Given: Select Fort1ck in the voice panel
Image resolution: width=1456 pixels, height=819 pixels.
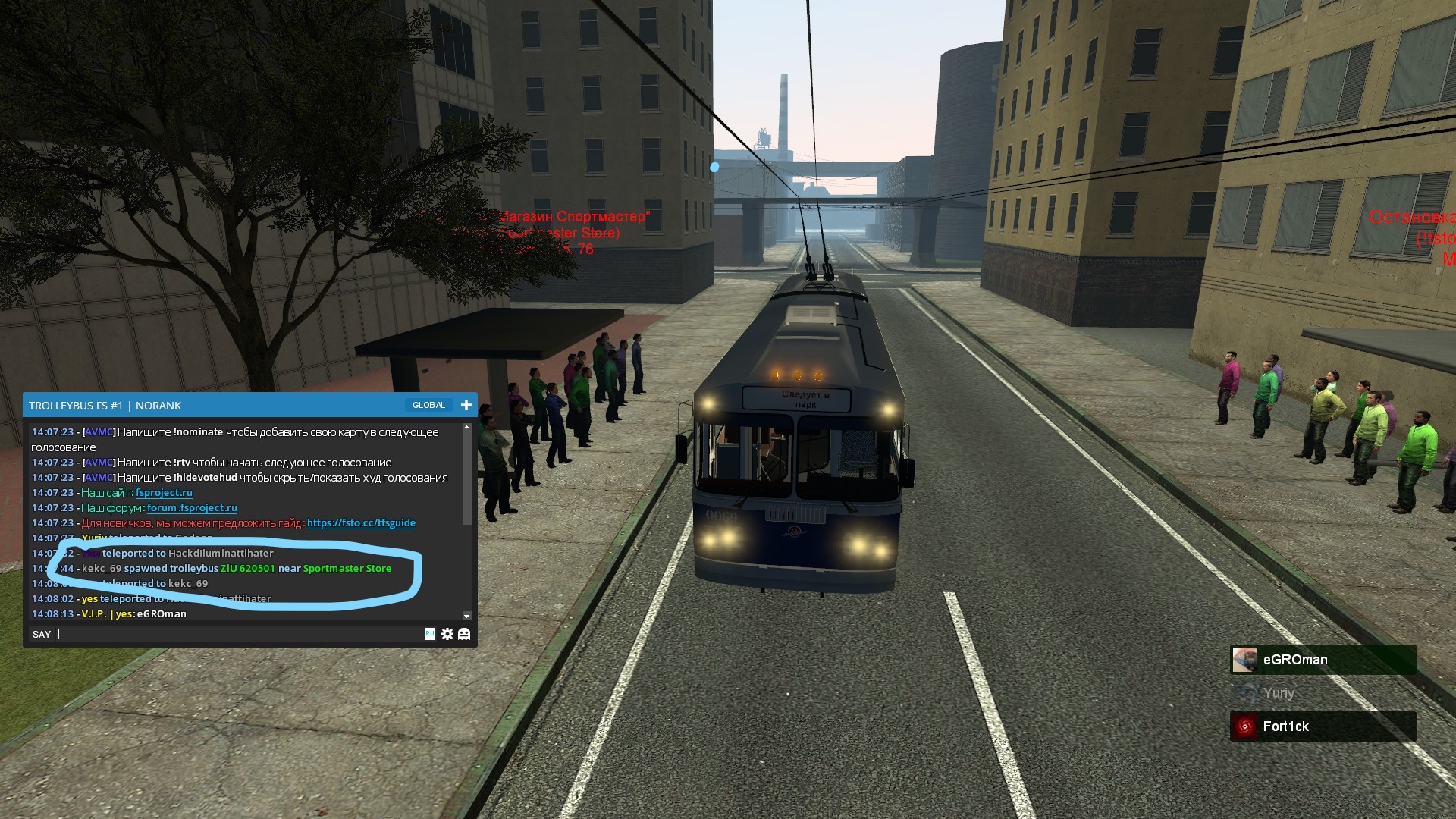Looking at the screenshot, I should [x=1323, y=726].
